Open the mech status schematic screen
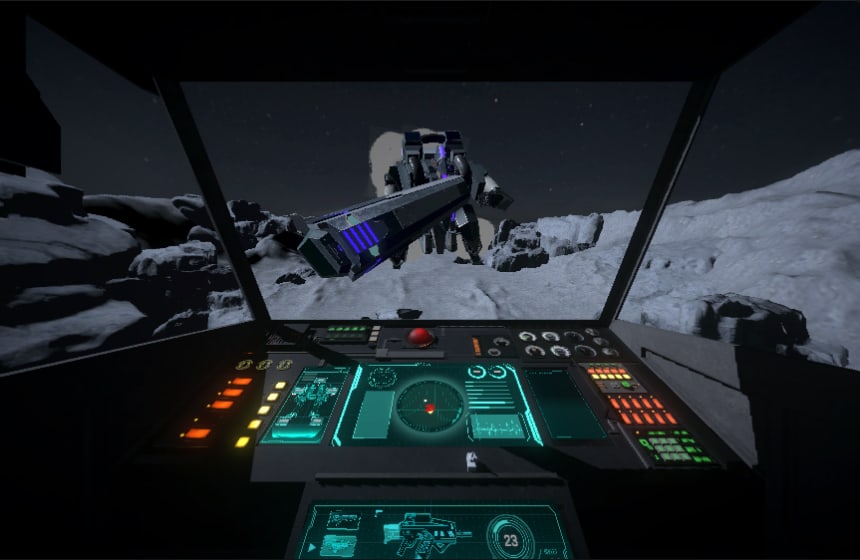 (x=312, y=402)
